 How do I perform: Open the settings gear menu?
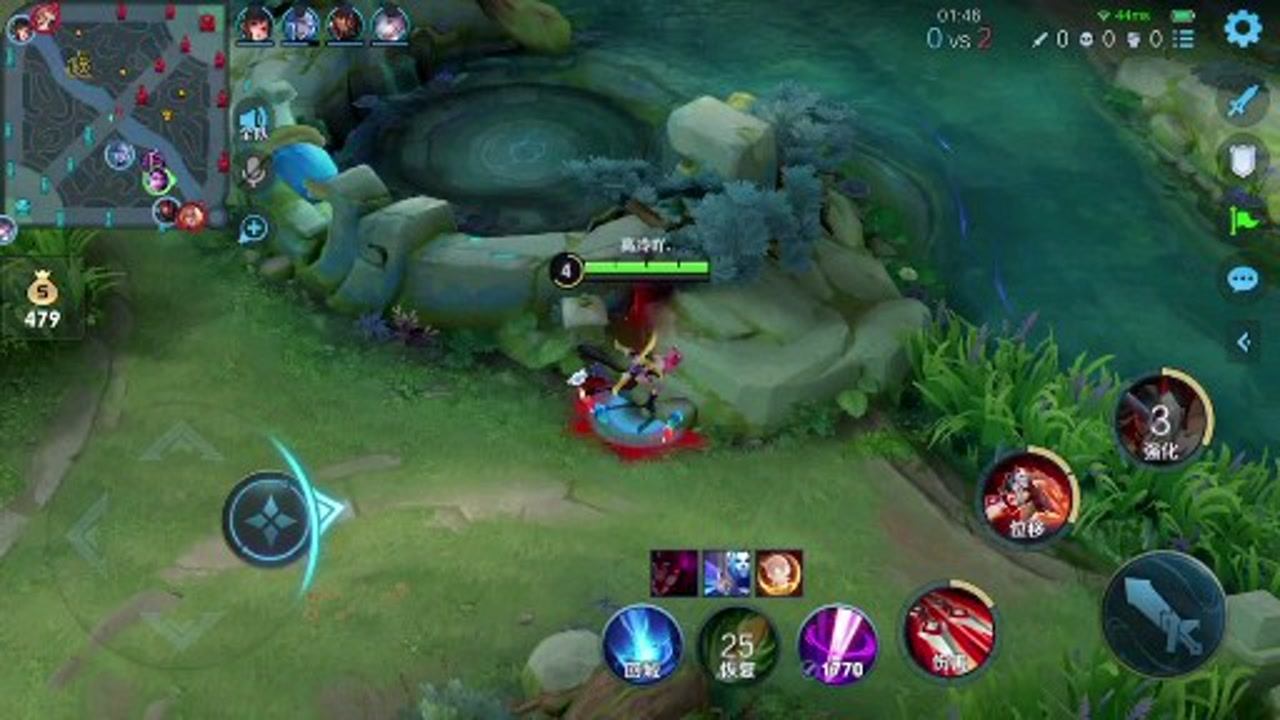pyautogui.click(x=1243, y=29)
